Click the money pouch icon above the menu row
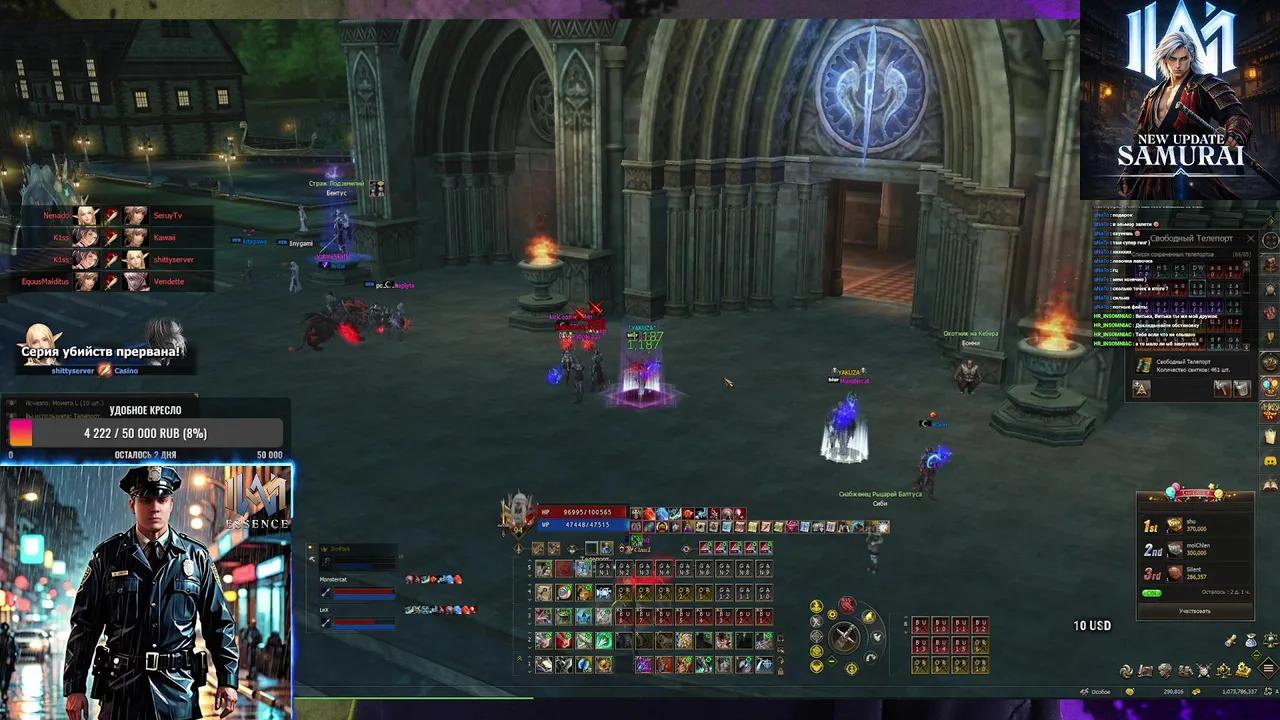The width and height of the screenshot is (1280, 720). [x=1251, y=641]
